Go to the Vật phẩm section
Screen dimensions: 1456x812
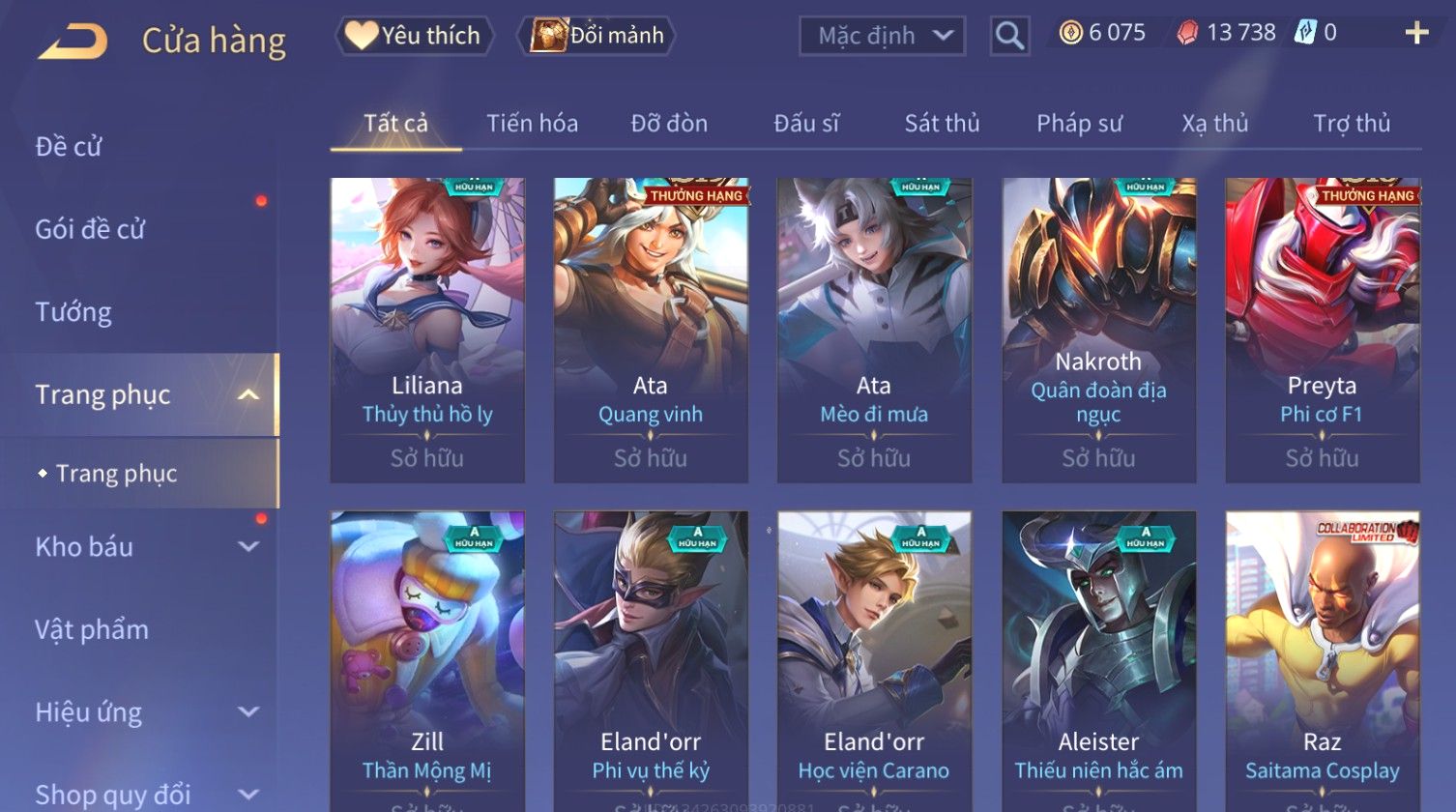(92, 630)
